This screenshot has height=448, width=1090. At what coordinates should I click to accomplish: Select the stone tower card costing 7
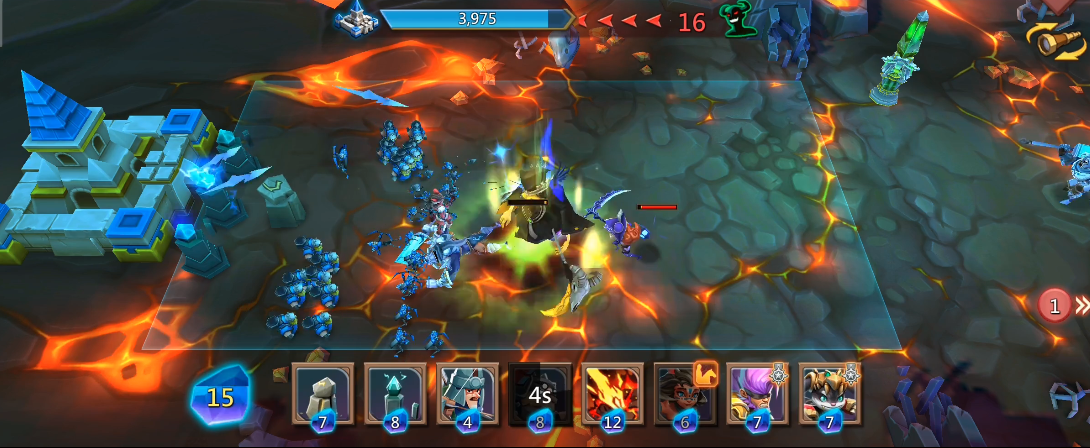pyautogui.click(x=322, y=395)
